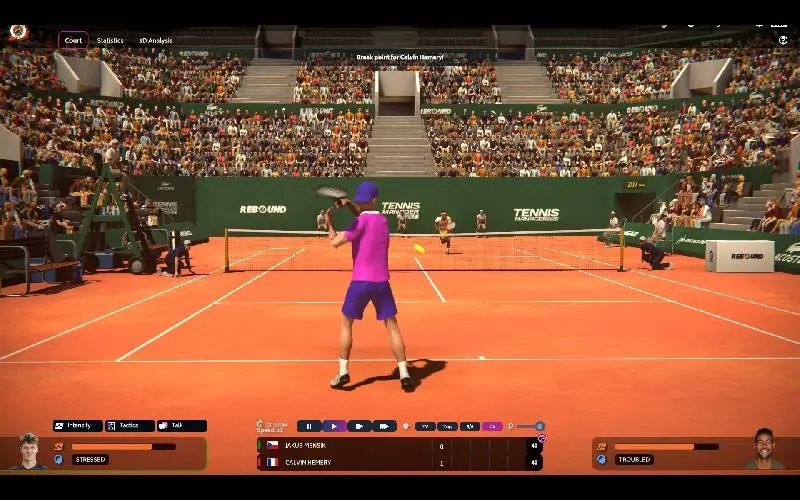Pause the match simulation
The image size is (800, 500).
click(309, 426)
